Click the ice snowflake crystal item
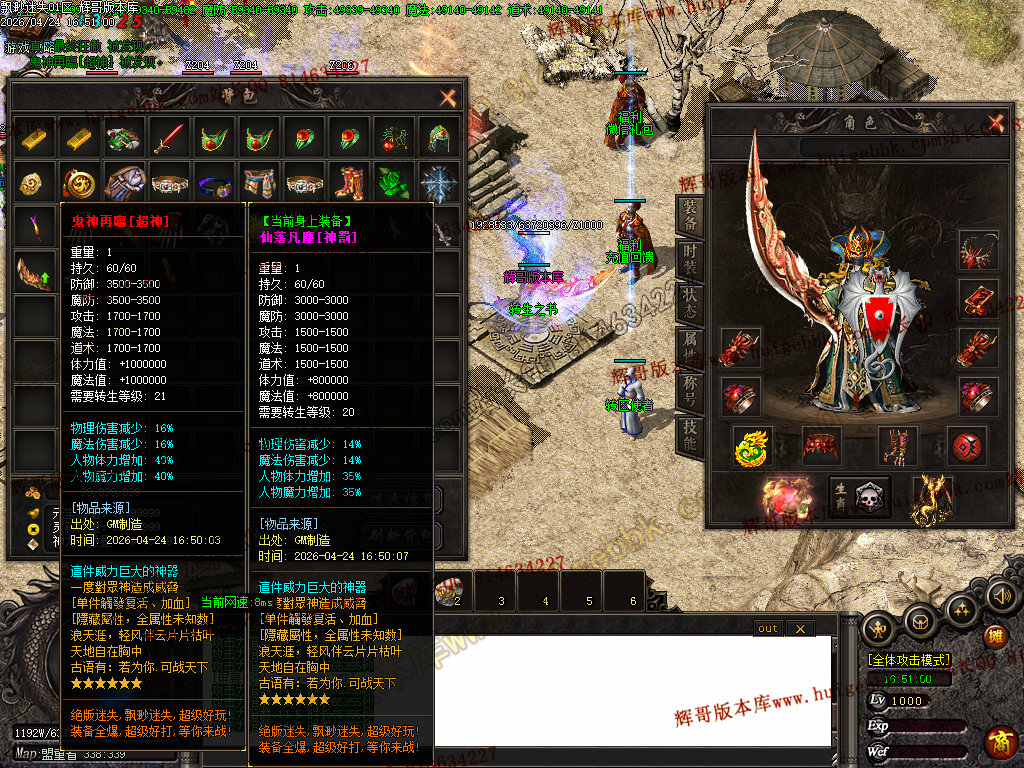The height and width of the screenshot is (768, 1024). click(438, 184)
